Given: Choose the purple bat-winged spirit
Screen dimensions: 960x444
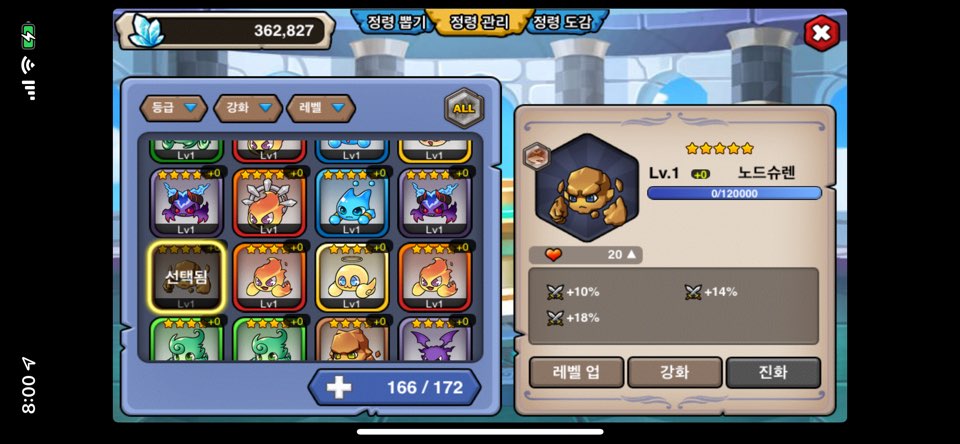Looking at the screenshot, I should (x=434, y=342).
